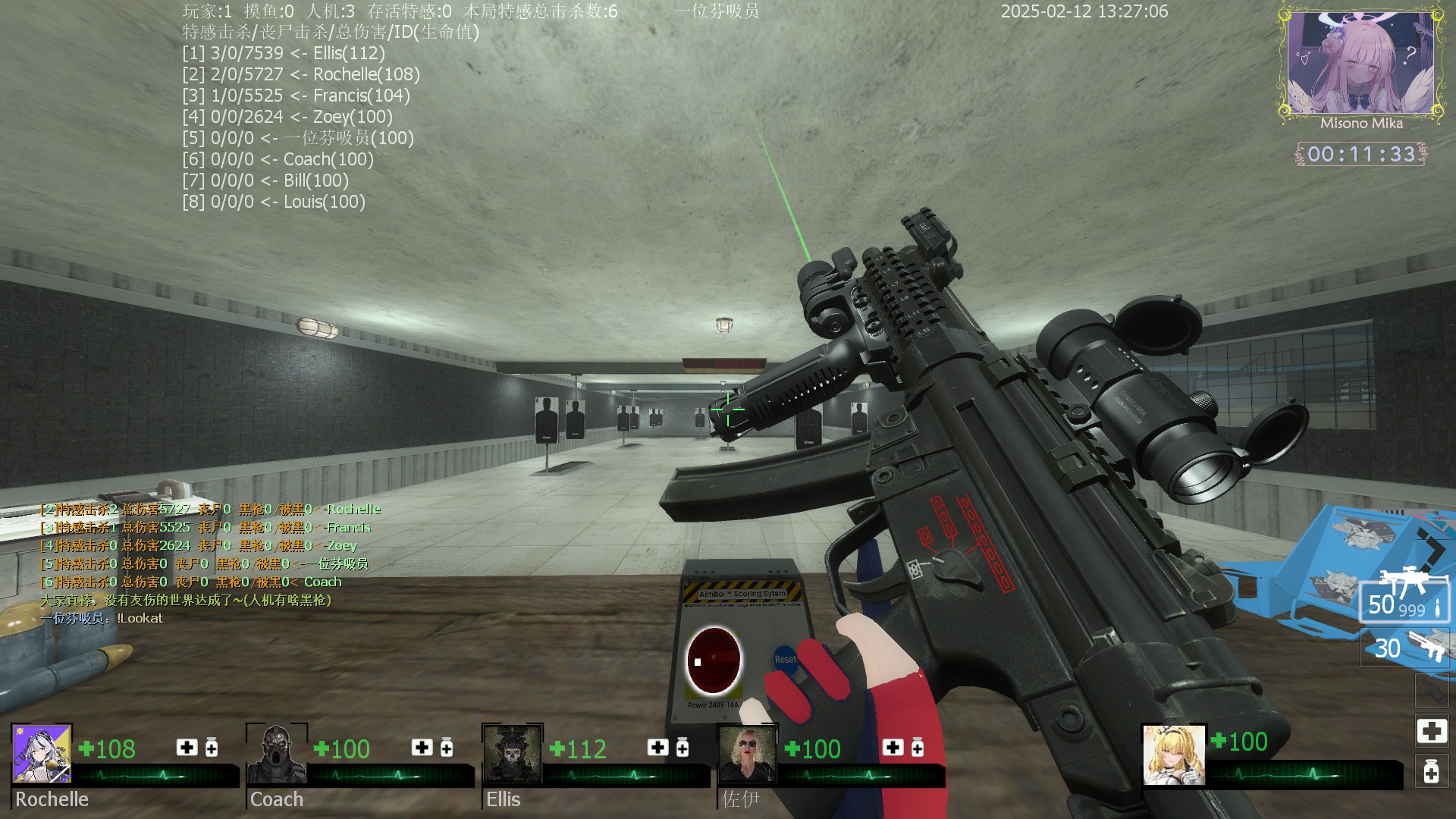The width and height of the screenshot is (1456, 819).
Task: Select Ellis's skull-faced teammate portrait
Action: click(513, 753)
